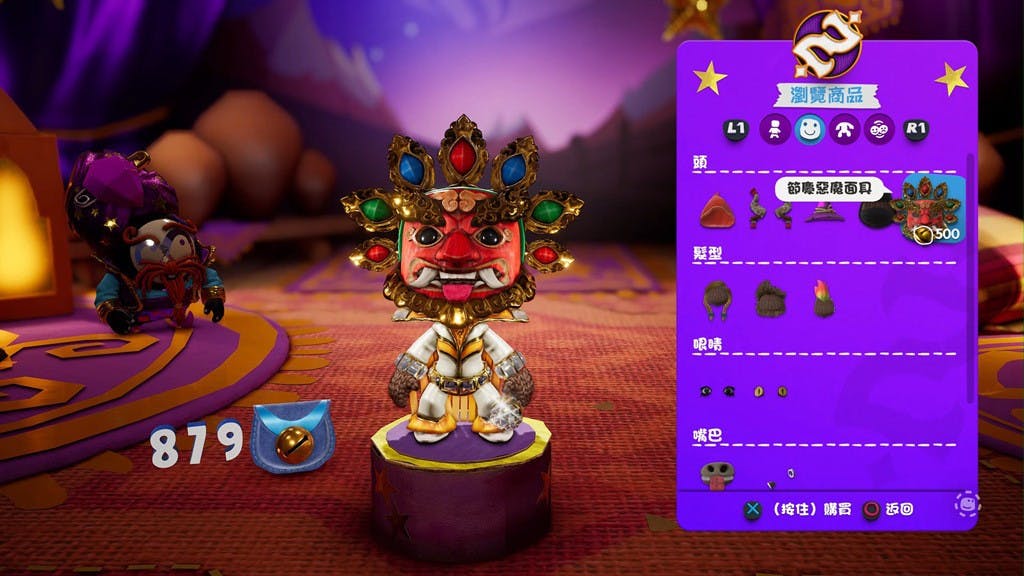Open the emotes masks category tab

pos(879,129)
